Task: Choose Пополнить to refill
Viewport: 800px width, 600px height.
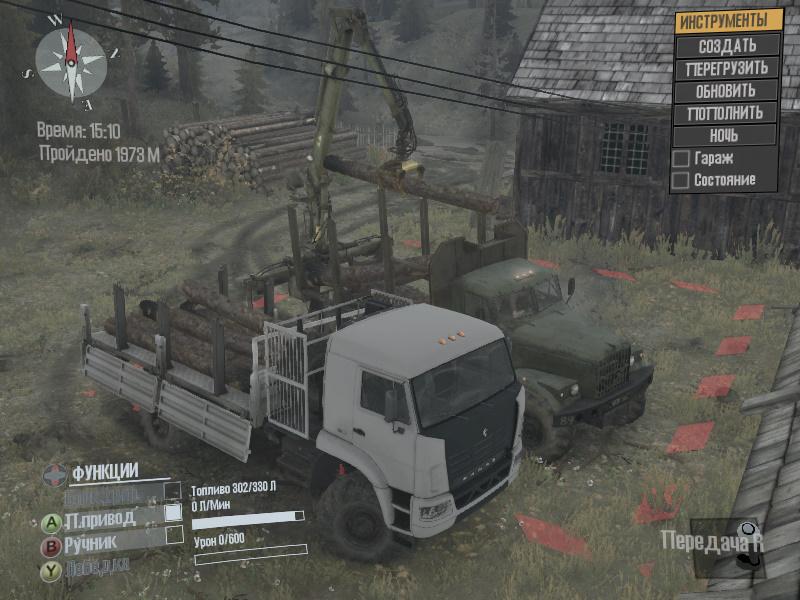Action: [727, 113]
